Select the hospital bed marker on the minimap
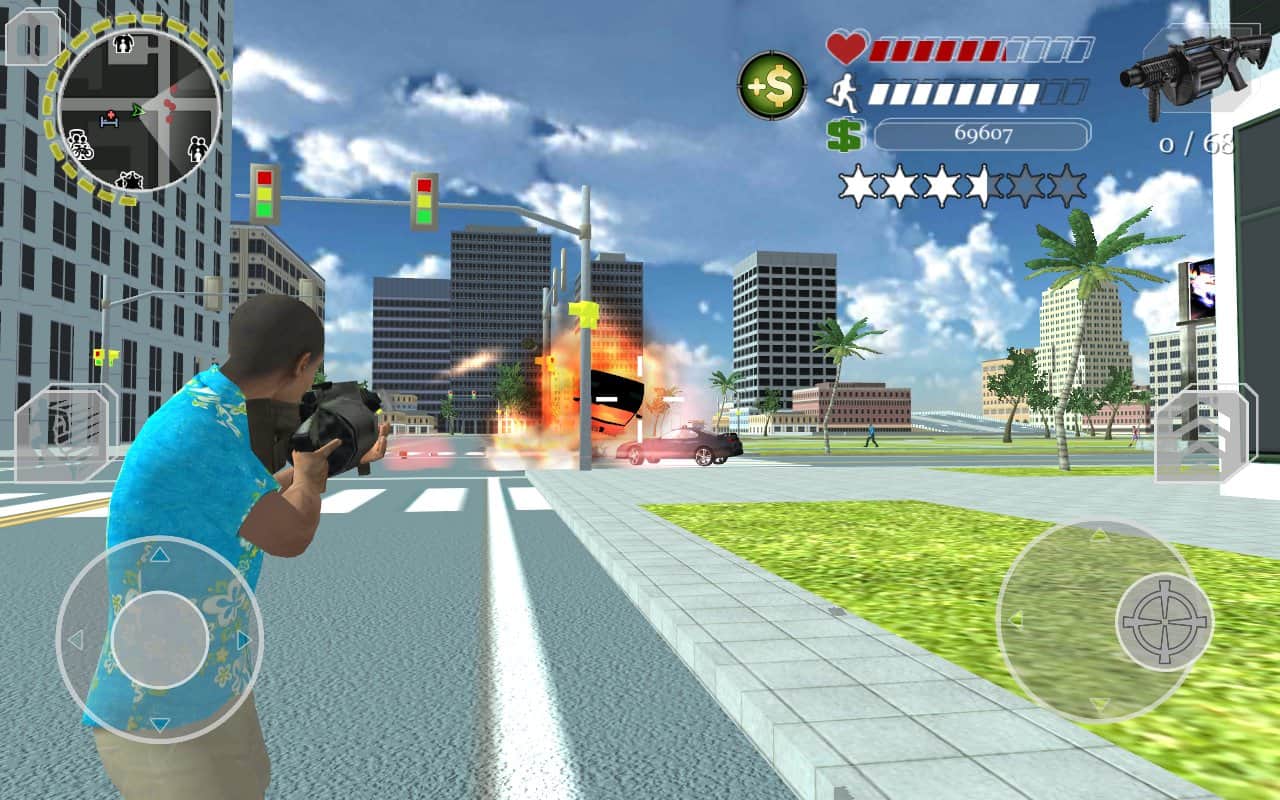 [x=109, y=119]
